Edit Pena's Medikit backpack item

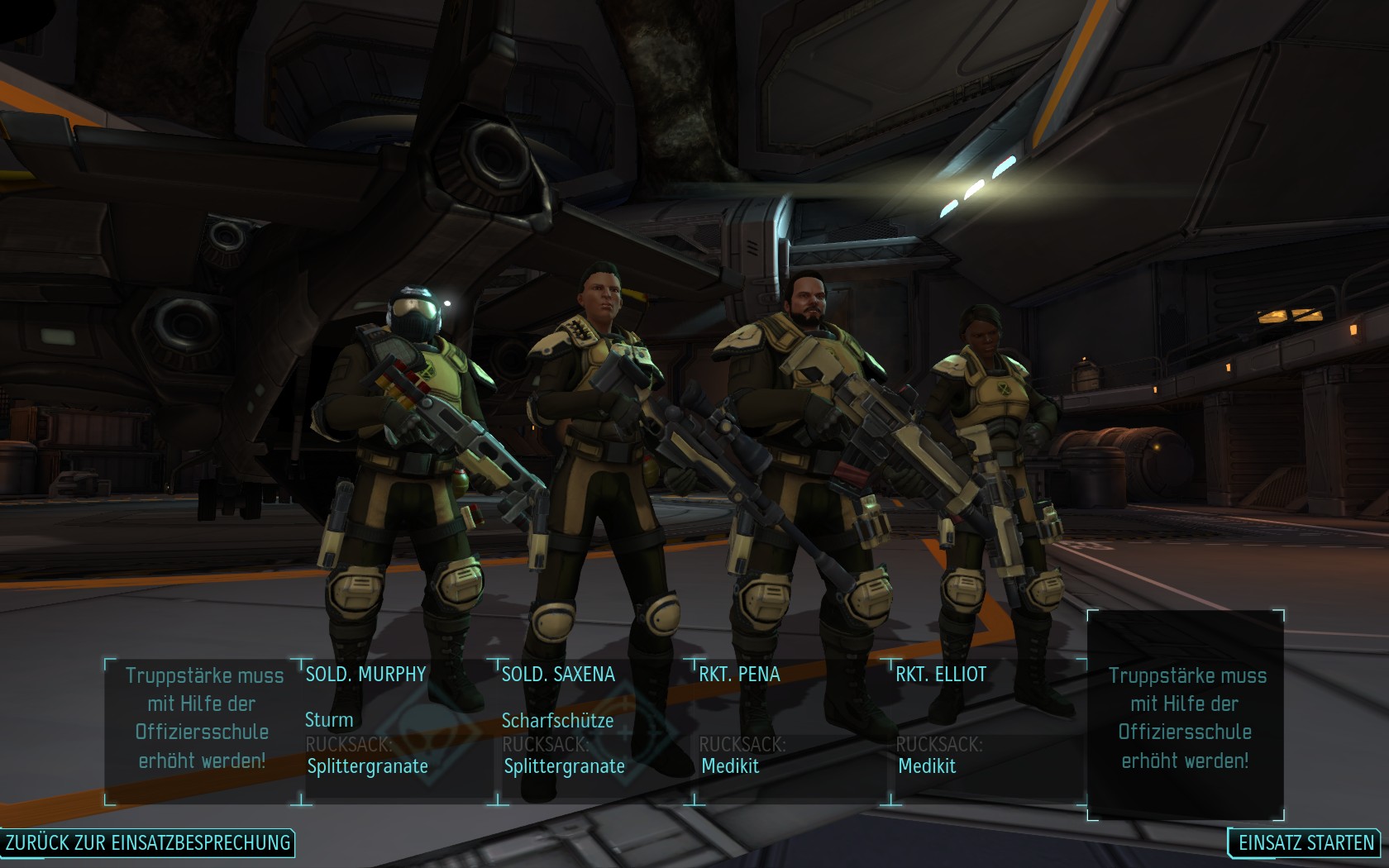(731, 766)
